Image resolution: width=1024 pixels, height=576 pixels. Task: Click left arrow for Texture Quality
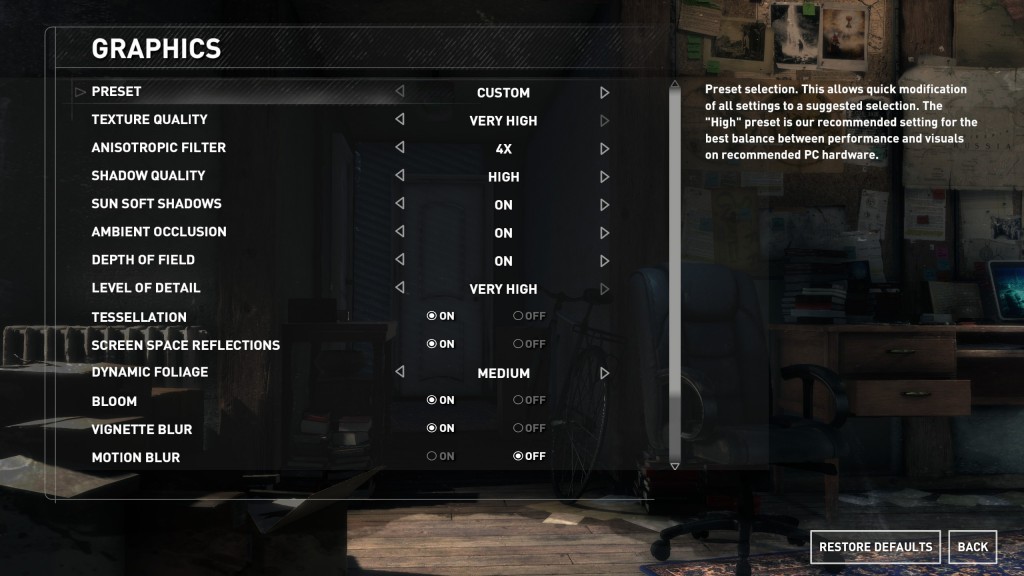400,120
